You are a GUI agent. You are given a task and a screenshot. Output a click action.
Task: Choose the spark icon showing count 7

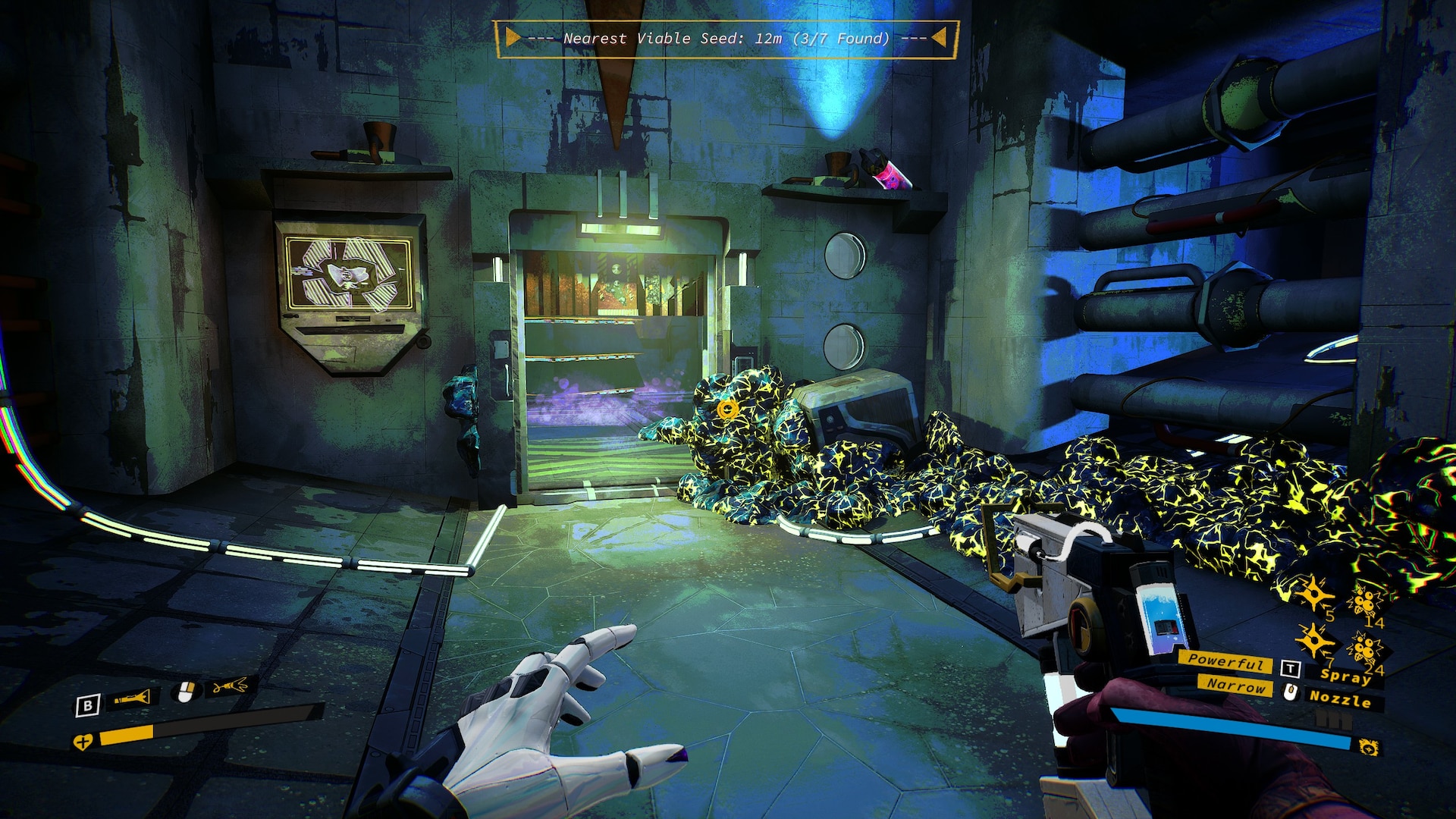click(x=1313, y=642)
